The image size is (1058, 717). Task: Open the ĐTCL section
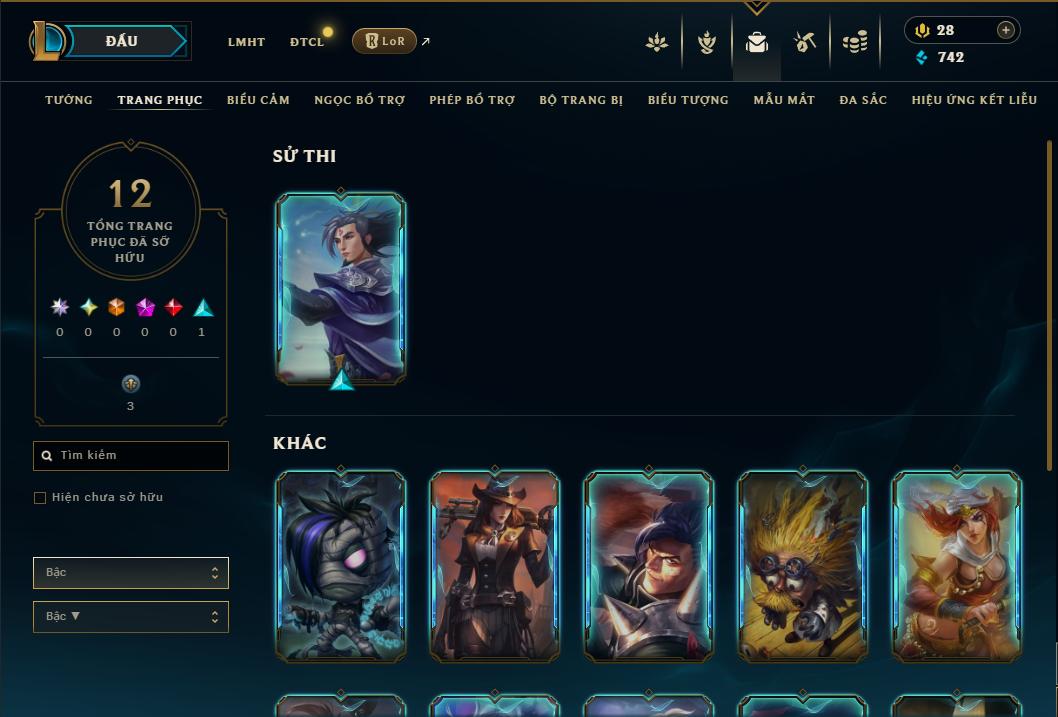307,42
